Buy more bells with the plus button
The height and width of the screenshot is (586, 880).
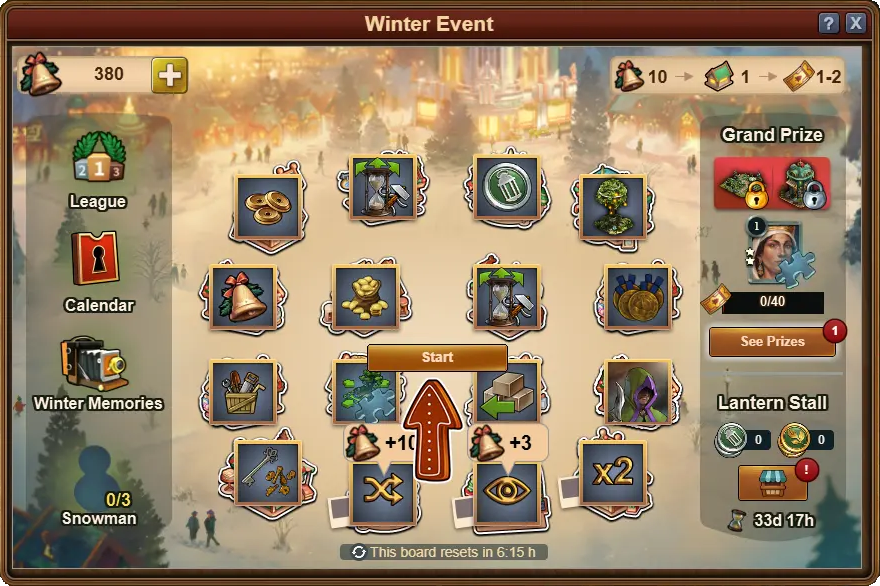point(169,75)
